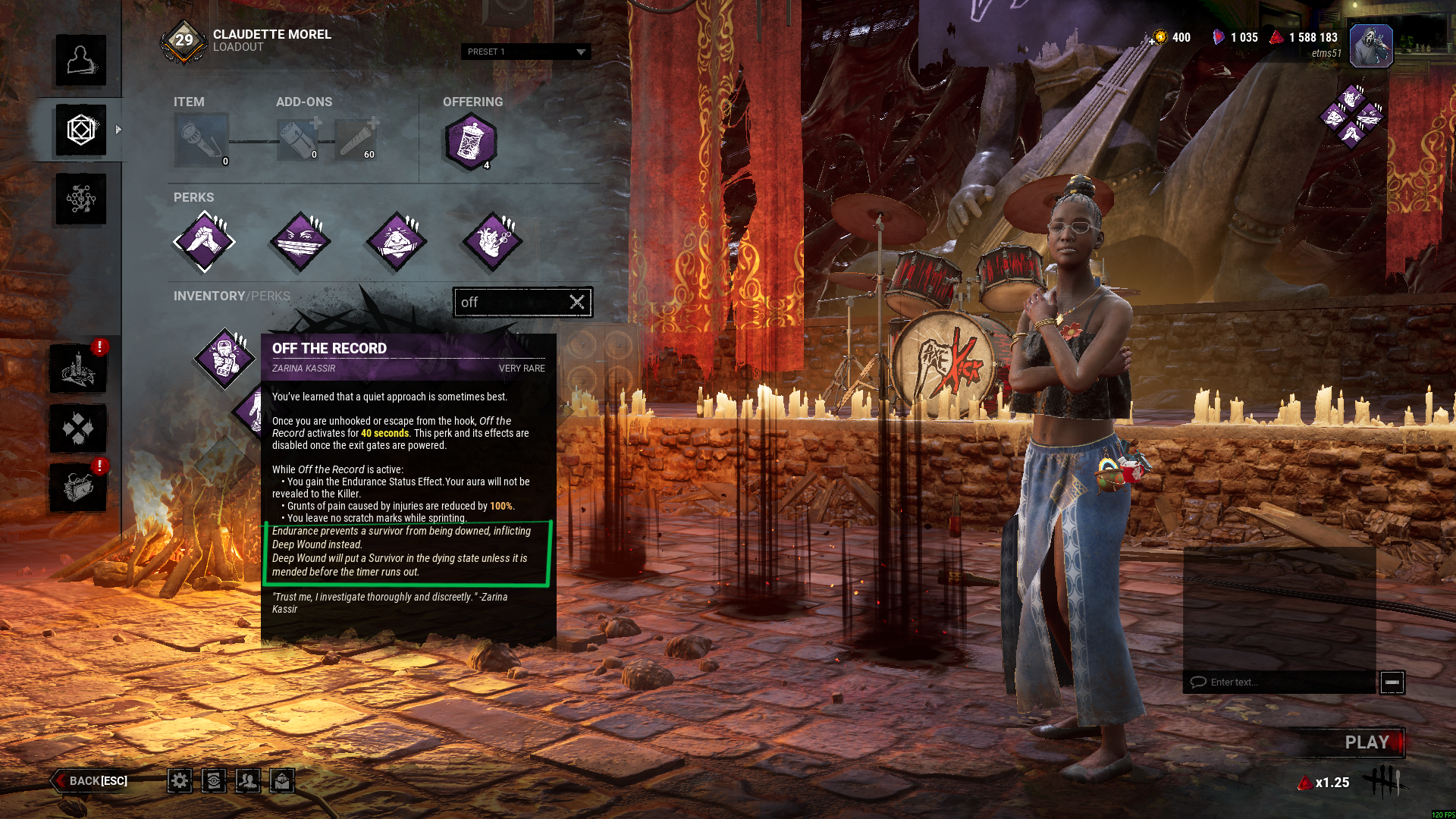Screen dimensions: 1456x819
Task: Minimize the chat panel
Action: coord(1392,682)
